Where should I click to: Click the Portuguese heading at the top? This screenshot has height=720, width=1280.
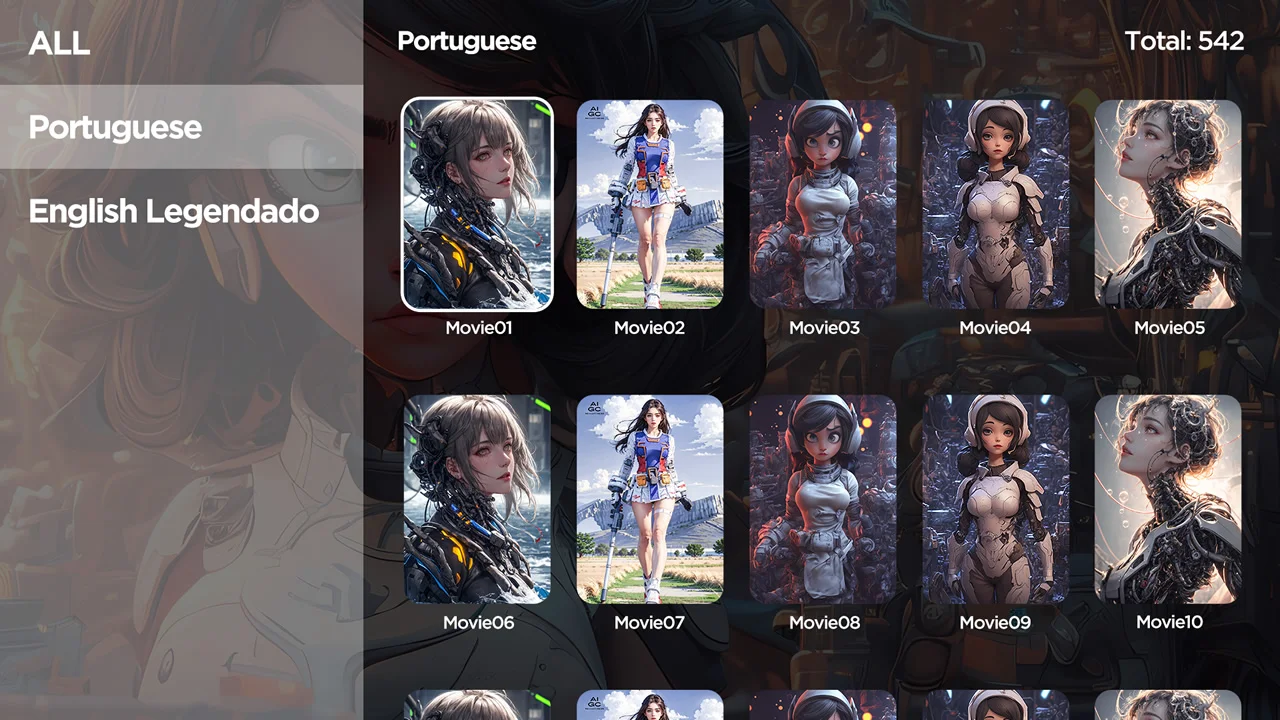(467, 41)
